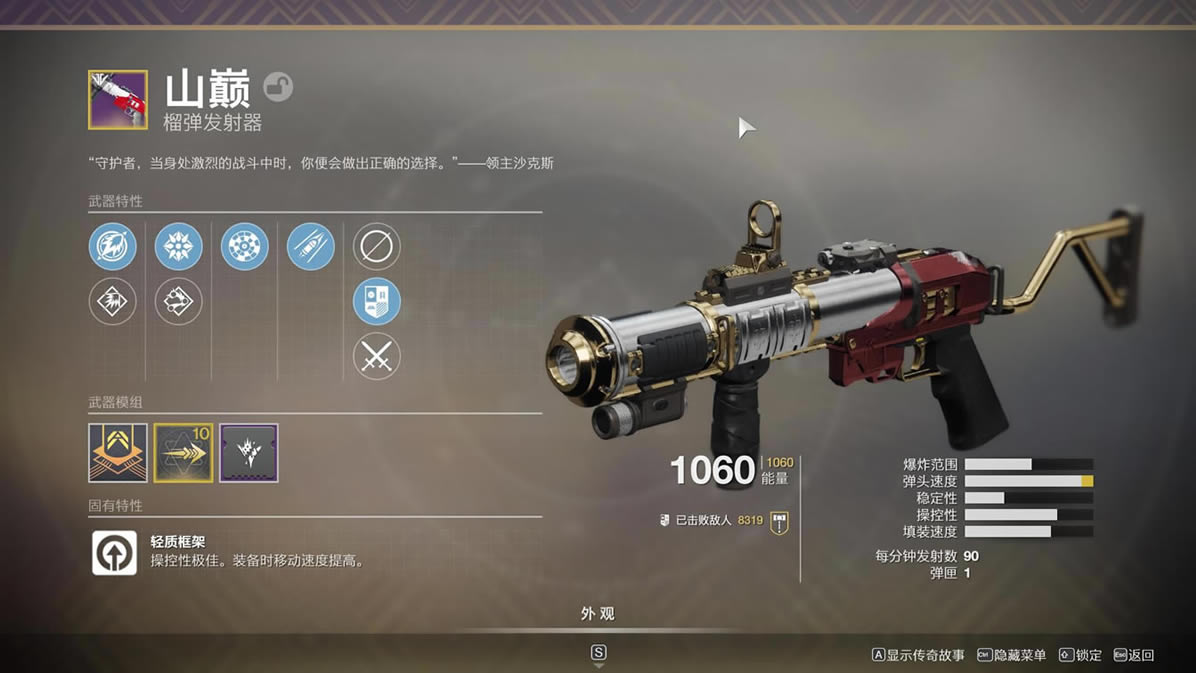Toggle the lock icon beside weapon name
1196x673 pixels.
click(278, 88)
